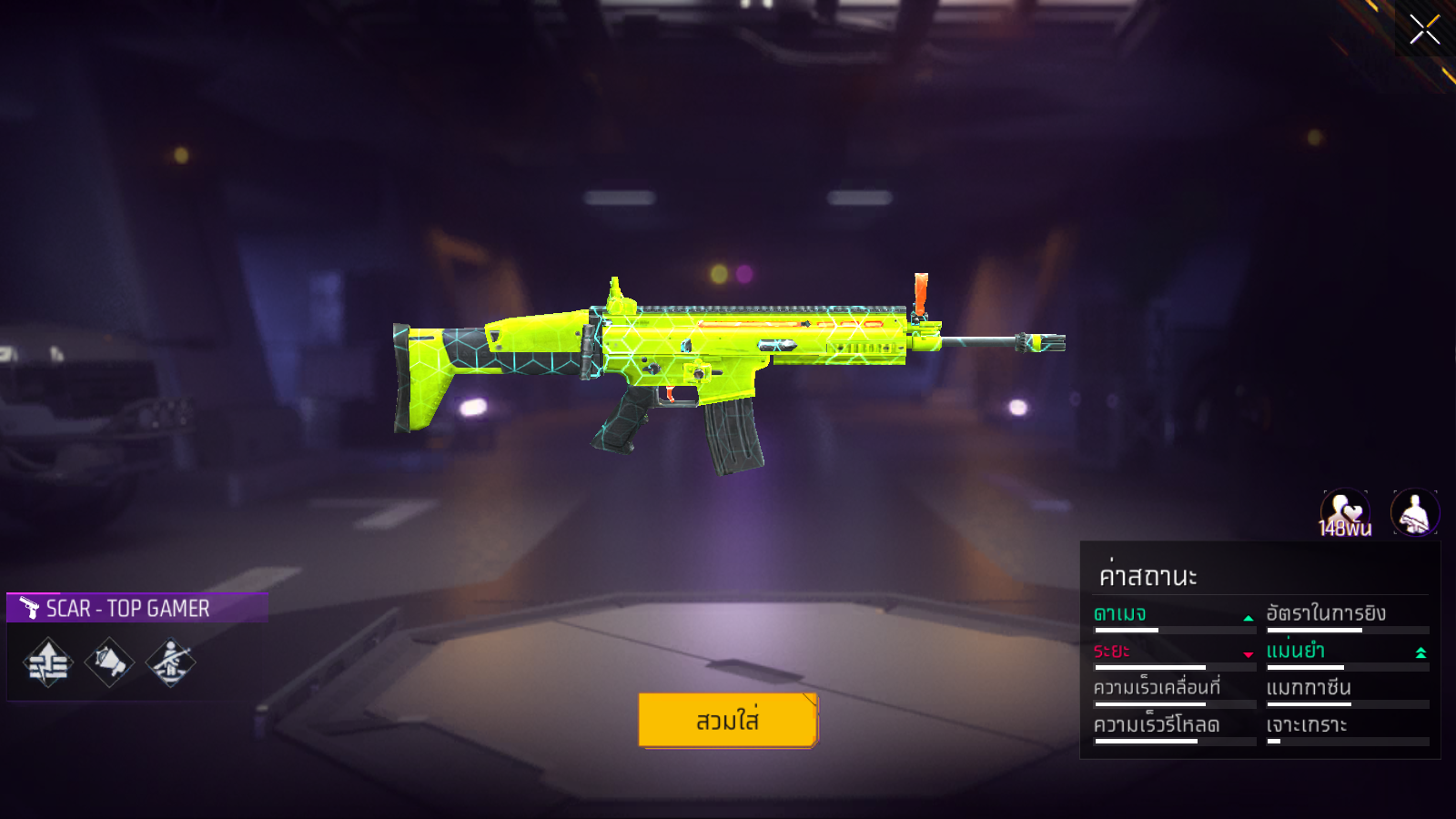Select the megaphone perk icon
1456x819 pixels.
109,662
